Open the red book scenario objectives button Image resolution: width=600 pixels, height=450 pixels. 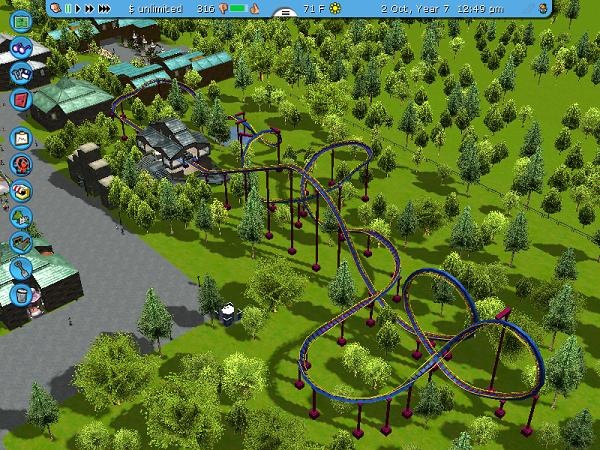[x=21, y=98]
